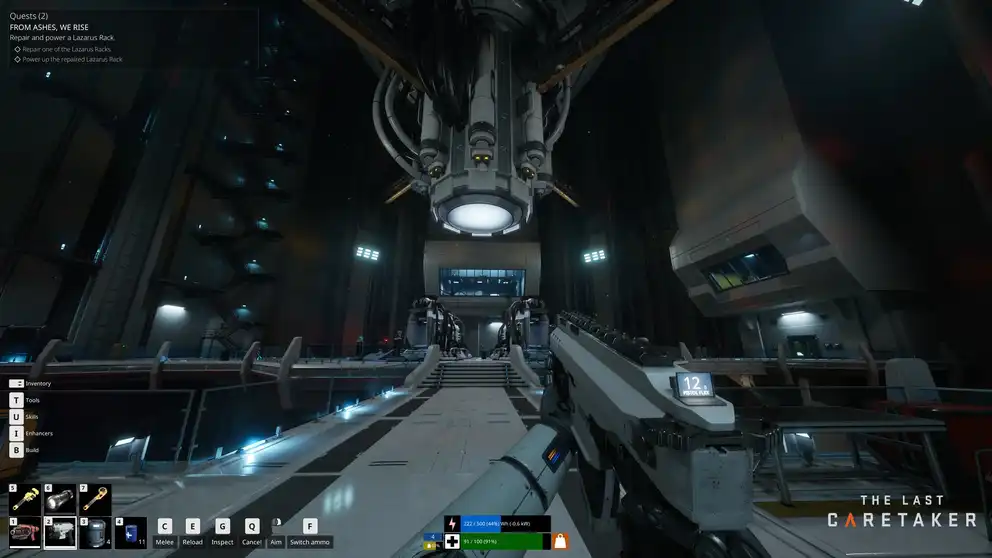Image resolution: width=992 pixels, height=558 pixels.
Task: Select the grey pistol hotbar slot
Action: (61, 533)
